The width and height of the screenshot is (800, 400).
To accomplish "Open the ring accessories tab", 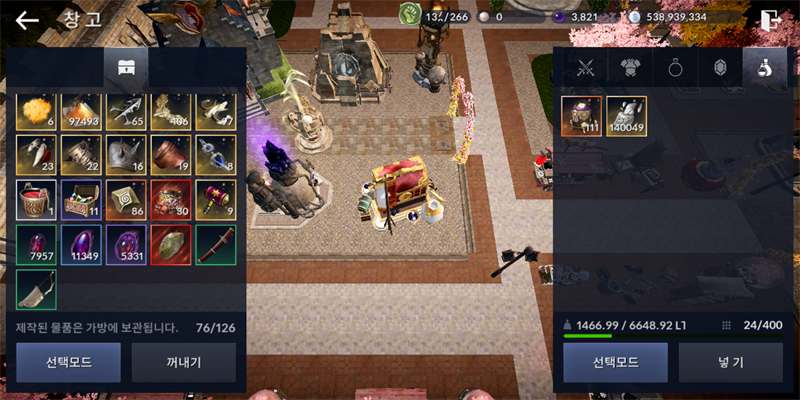I will (x=675, y=68).
